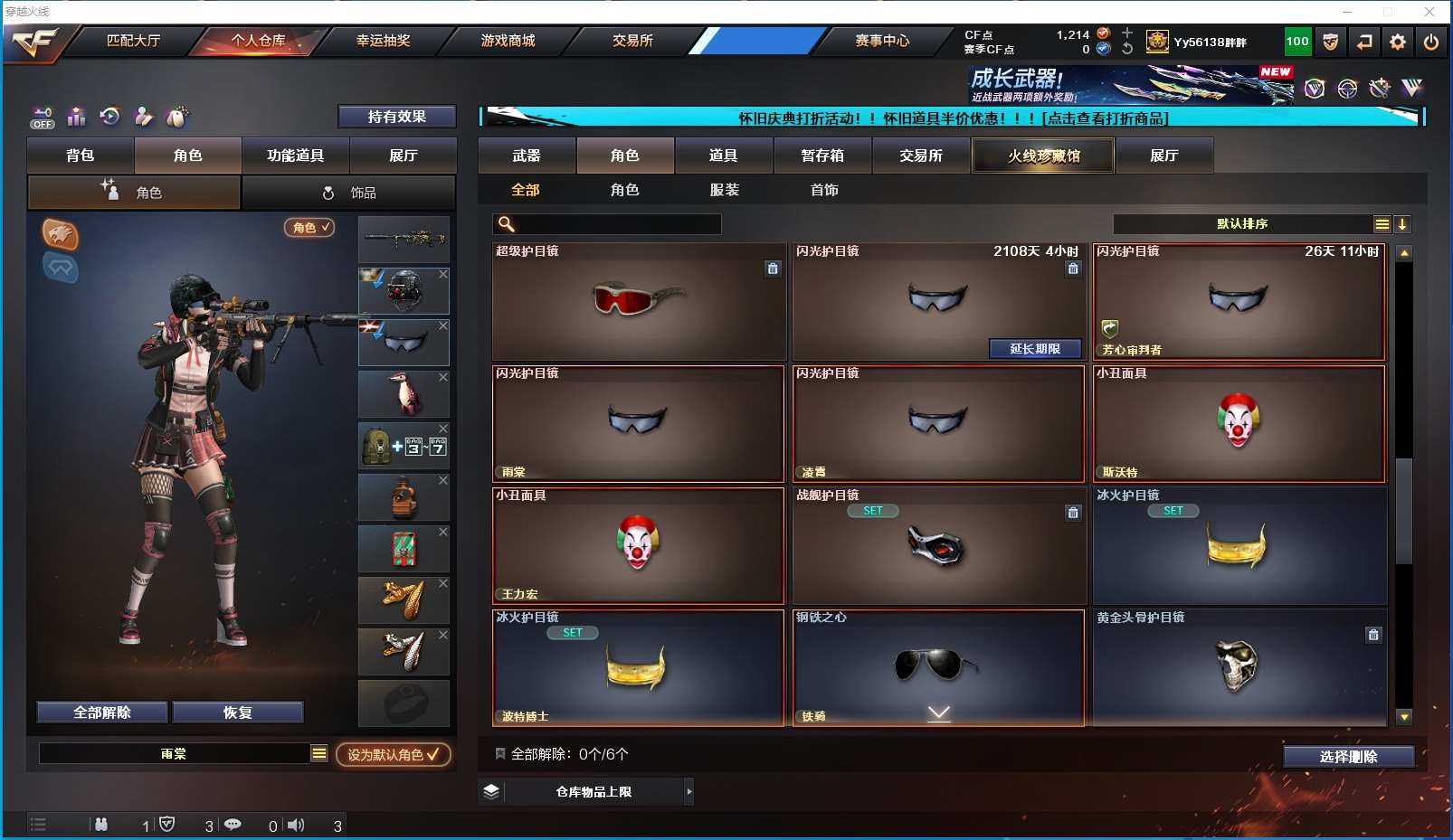Screen dimensions: 1453x840
Task: Open the 匹配大厅 lobby menu
Action: (x=133, y=41)
